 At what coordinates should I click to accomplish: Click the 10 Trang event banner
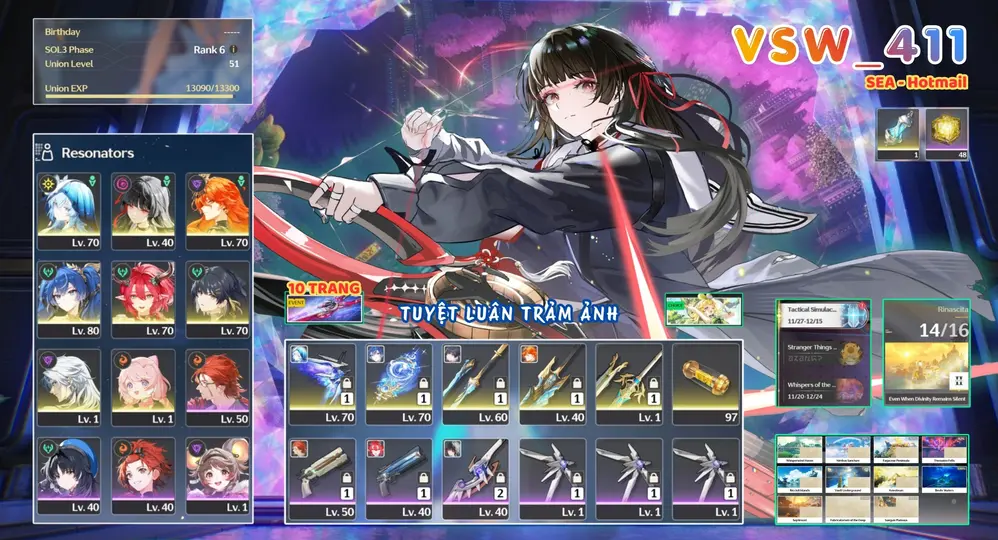click(x=324, y=302)
